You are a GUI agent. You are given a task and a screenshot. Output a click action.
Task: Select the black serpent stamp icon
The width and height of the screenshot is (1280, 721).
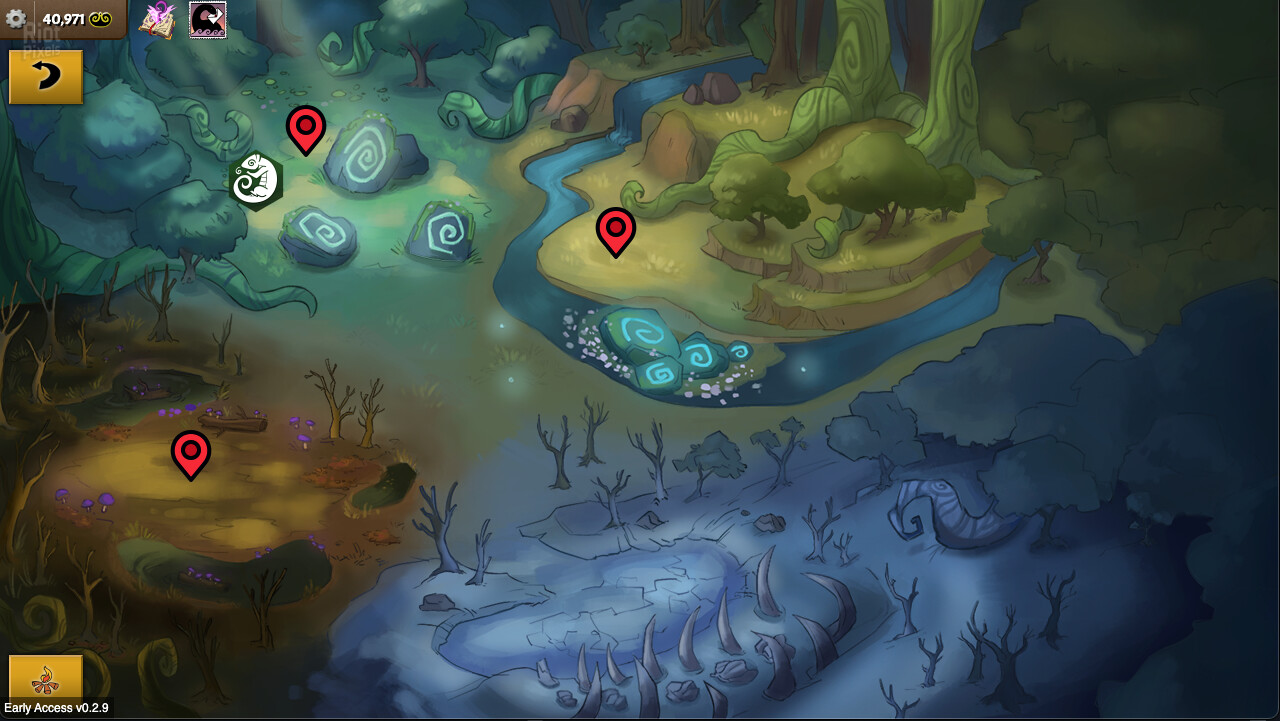[x=208, y=19]
